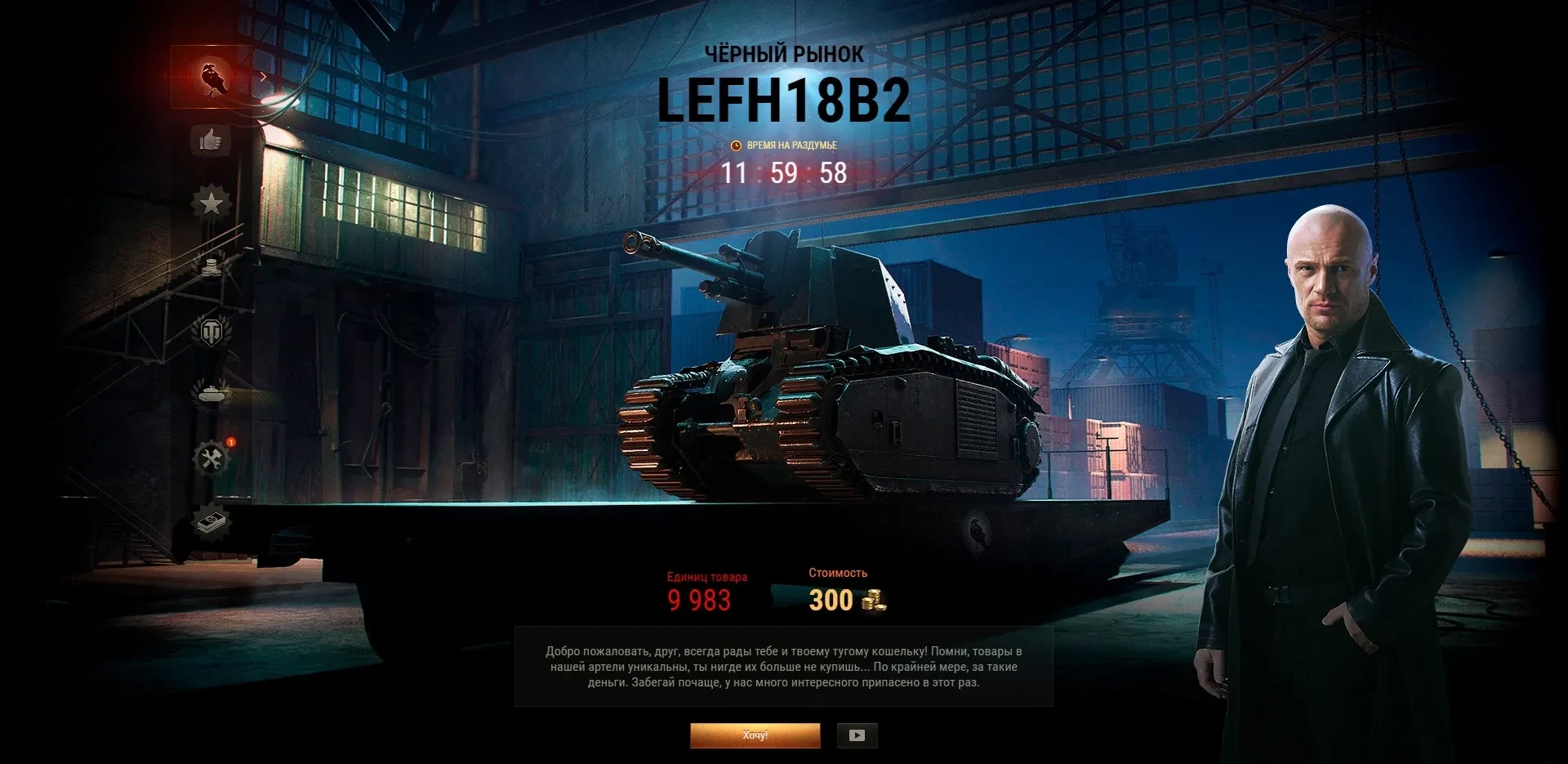Click the orange "Хочу!" purchase button
The image size is (1568, 764).
pos(755,735)
